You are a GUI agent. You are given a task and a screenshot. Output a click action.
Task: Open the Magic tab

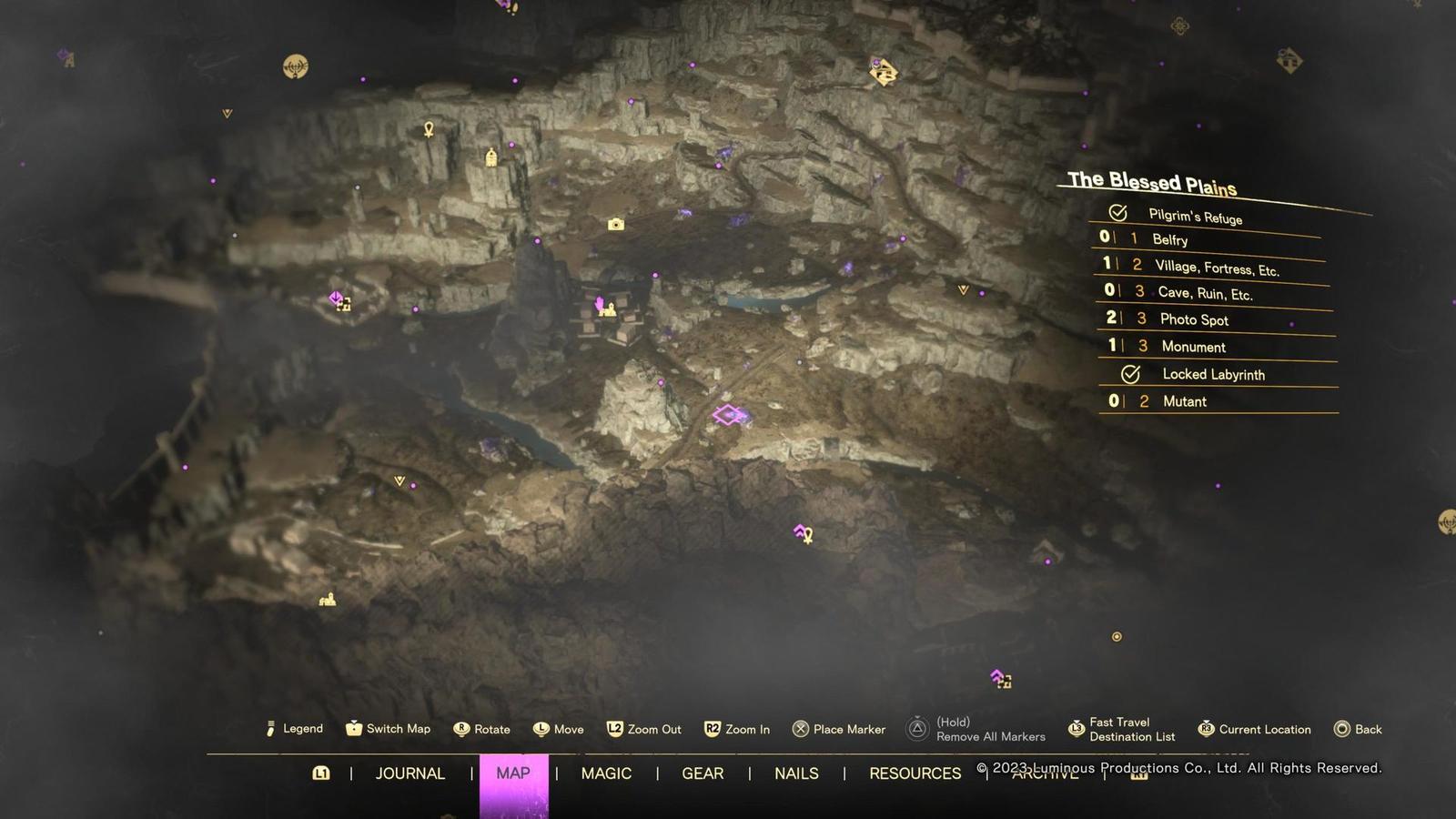click(606, 773)
